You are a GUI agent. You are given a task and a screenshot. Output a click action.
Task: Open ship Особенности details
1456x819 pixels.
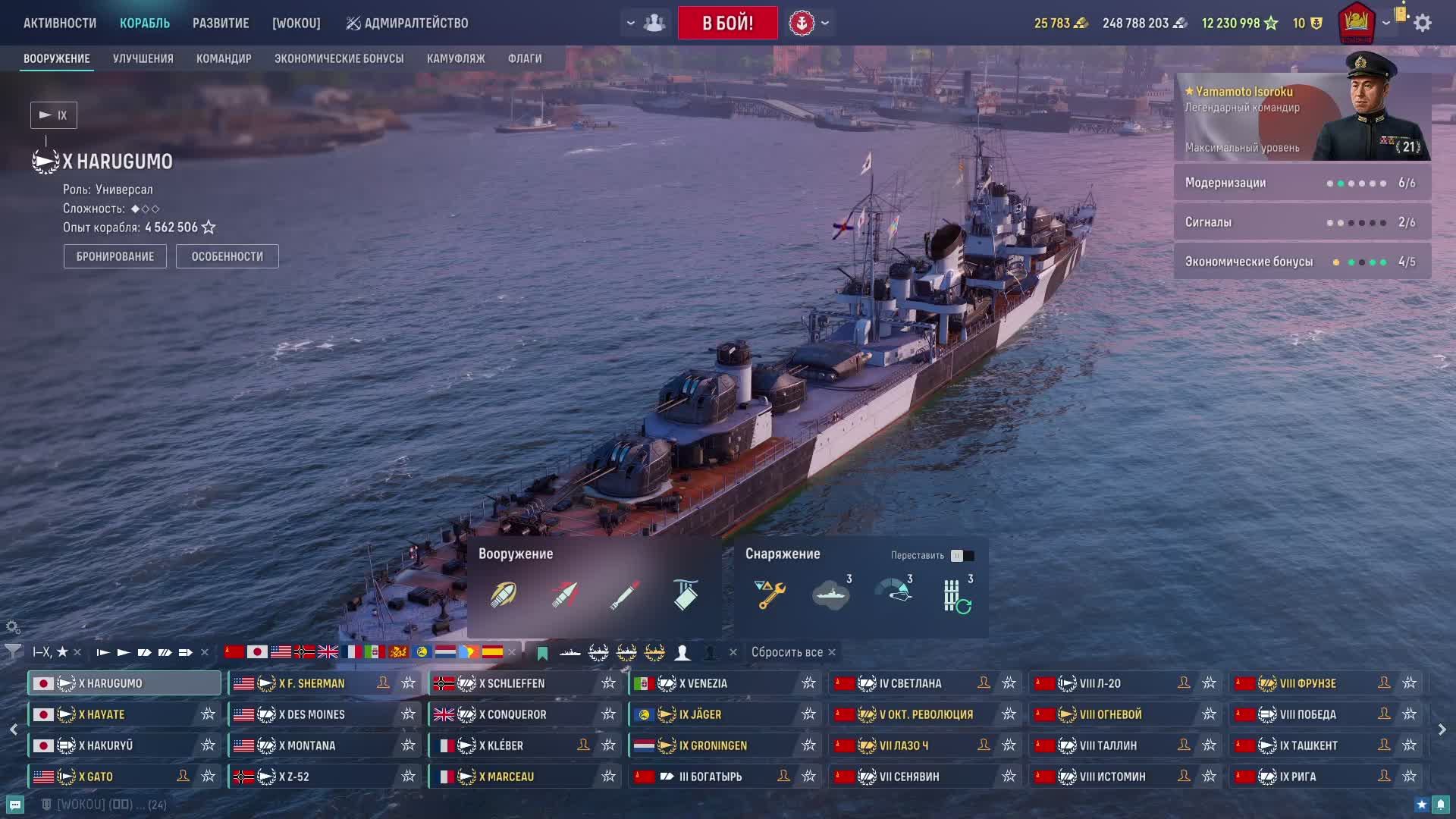pyautogui.click(x=227, y=256)
